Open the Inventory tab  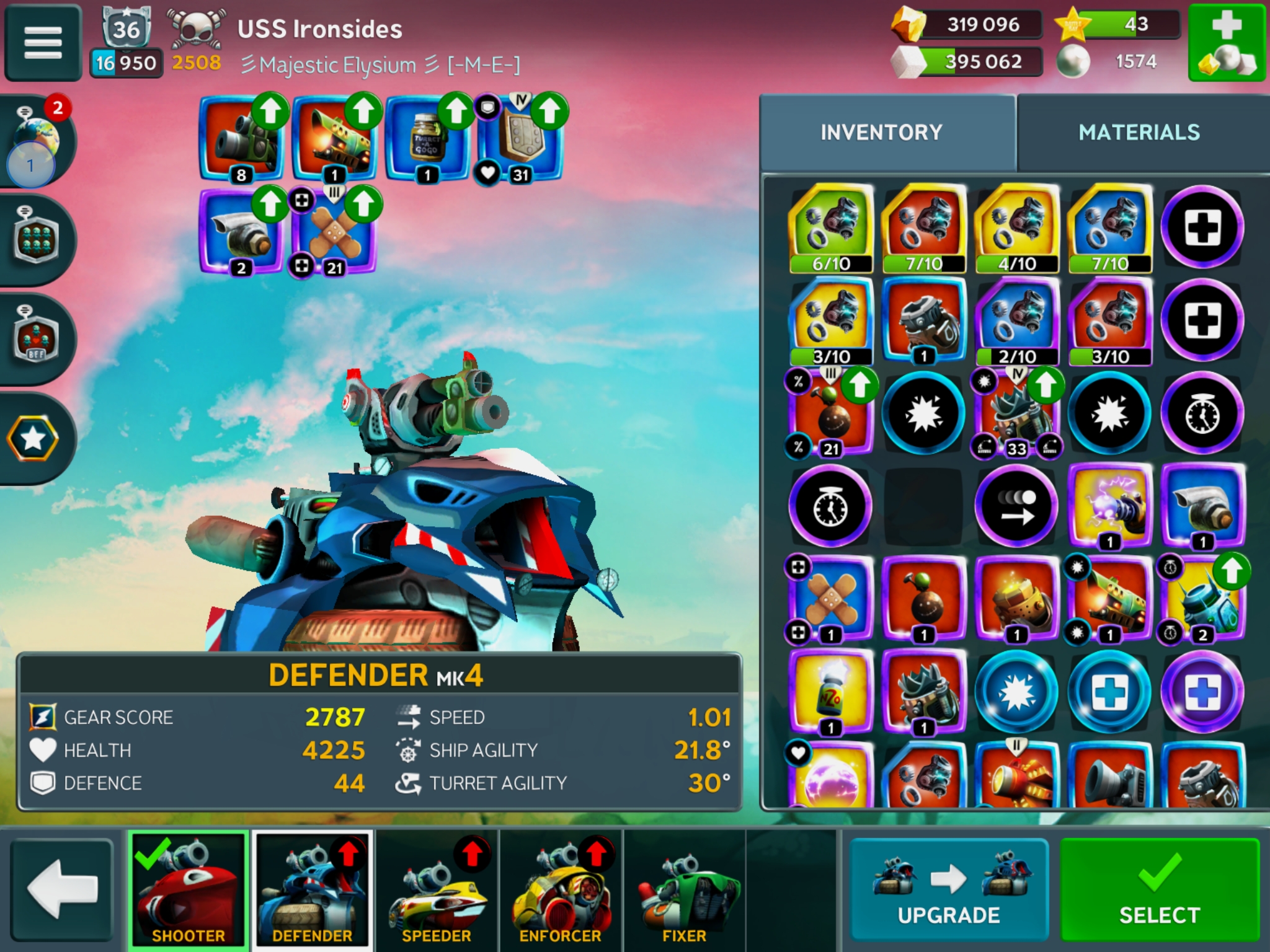click(881, 133)
